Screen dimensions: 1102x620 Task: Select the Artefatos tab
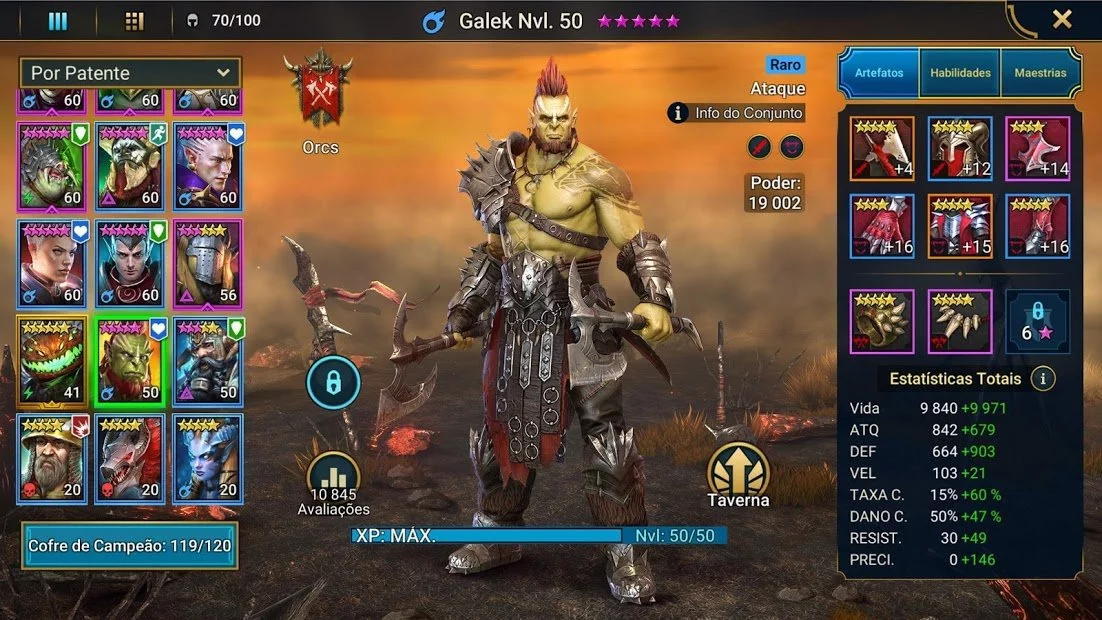(x=879, y=73)
